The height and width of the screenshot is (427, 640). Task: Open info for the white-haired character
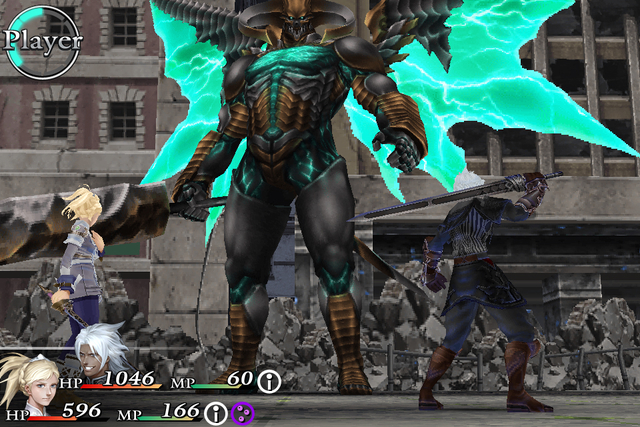[269, 381]
